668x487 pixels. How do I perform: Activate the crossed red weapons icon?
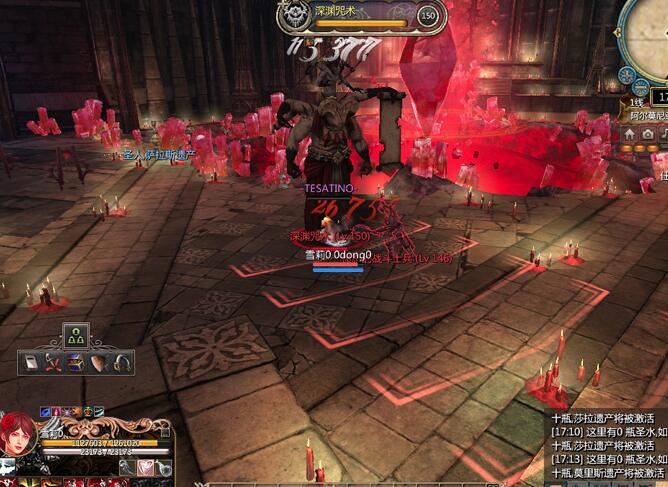pos(53,362)
